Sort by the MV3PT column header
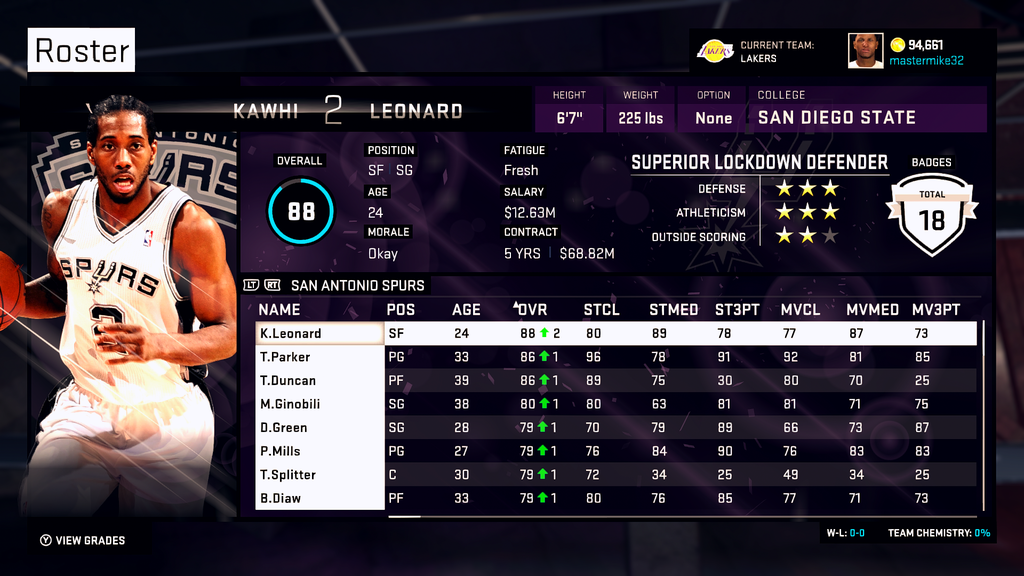Image resolution: width=1024 pixels, height=576 pixels. click(x=937, y=310)
